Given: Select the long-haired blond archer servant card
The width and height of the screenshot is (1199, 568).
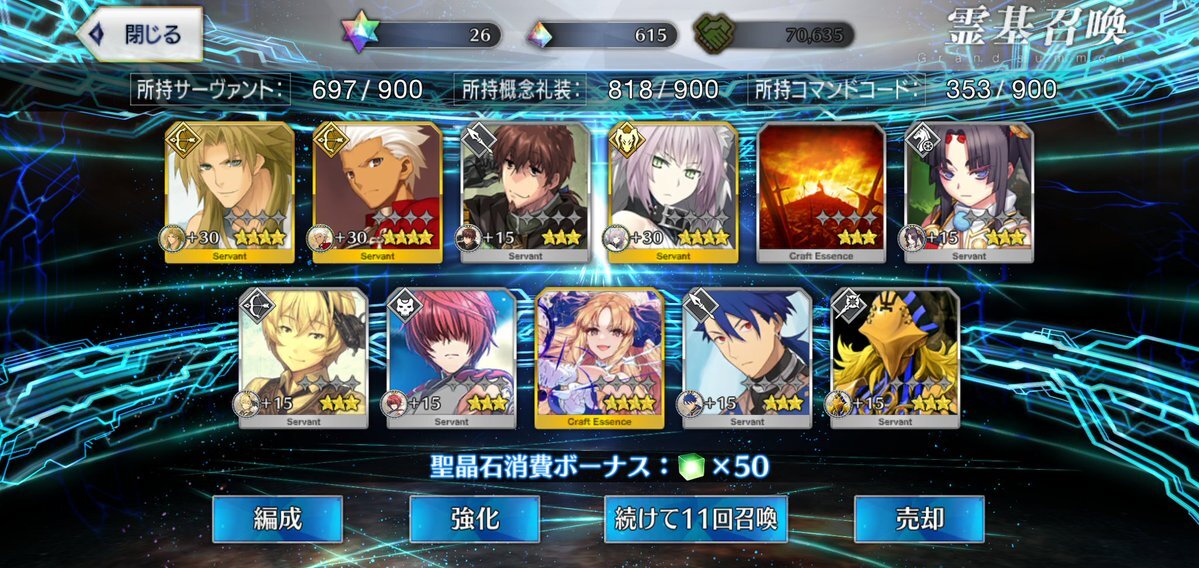Looking at the screenshot, I should pos(229,192).
